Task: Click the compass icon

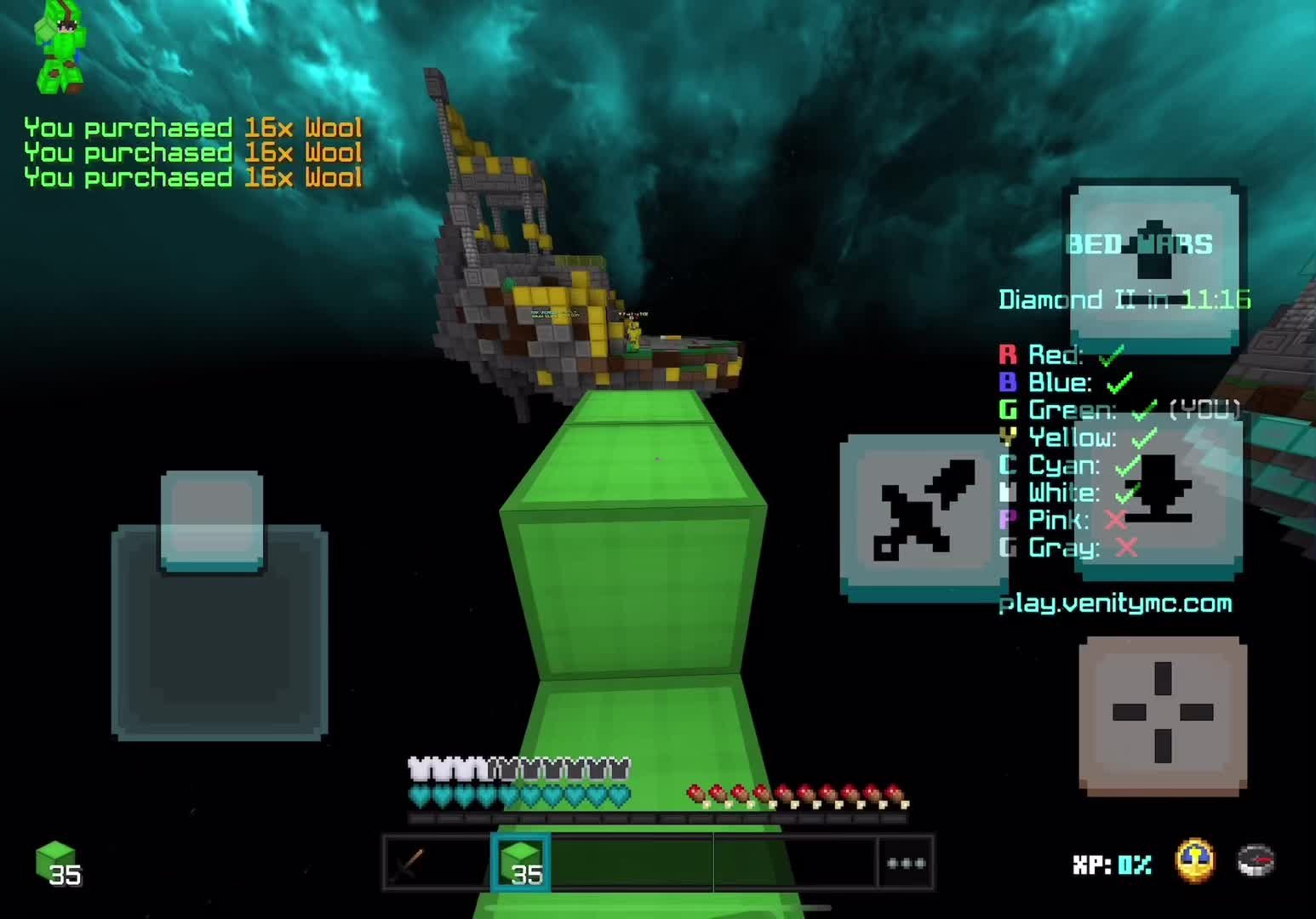Action: [1256, 860]
